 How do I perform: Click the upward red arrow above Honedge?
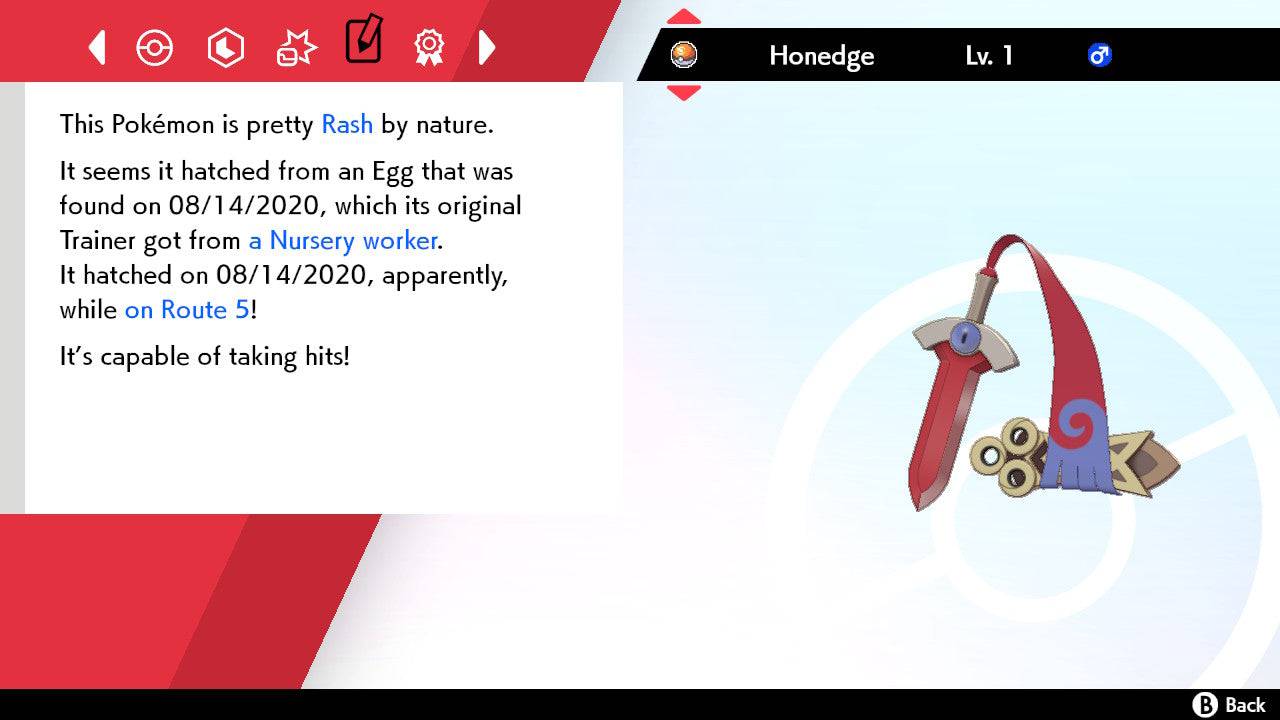pyautogui.click(x=683, y=15)
